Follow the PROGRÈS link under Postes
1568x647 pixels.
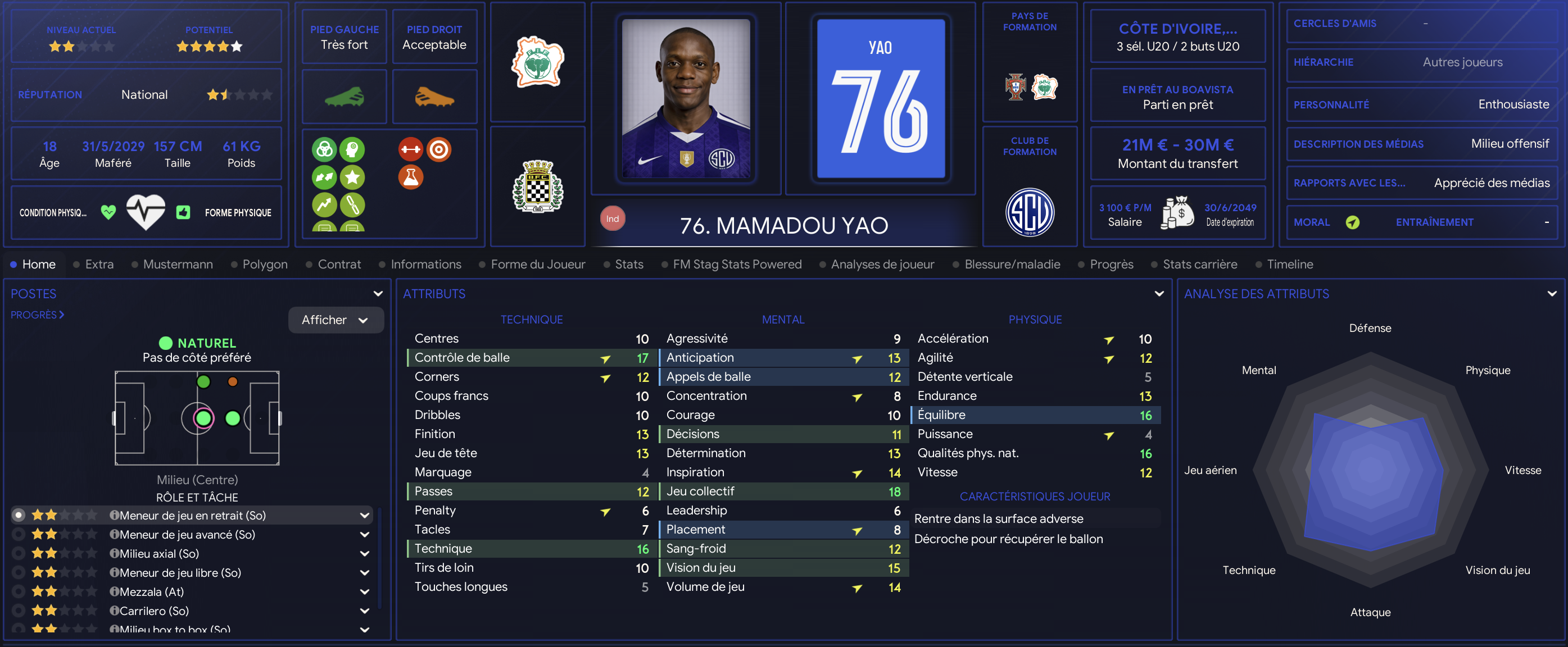click(37, 315)
